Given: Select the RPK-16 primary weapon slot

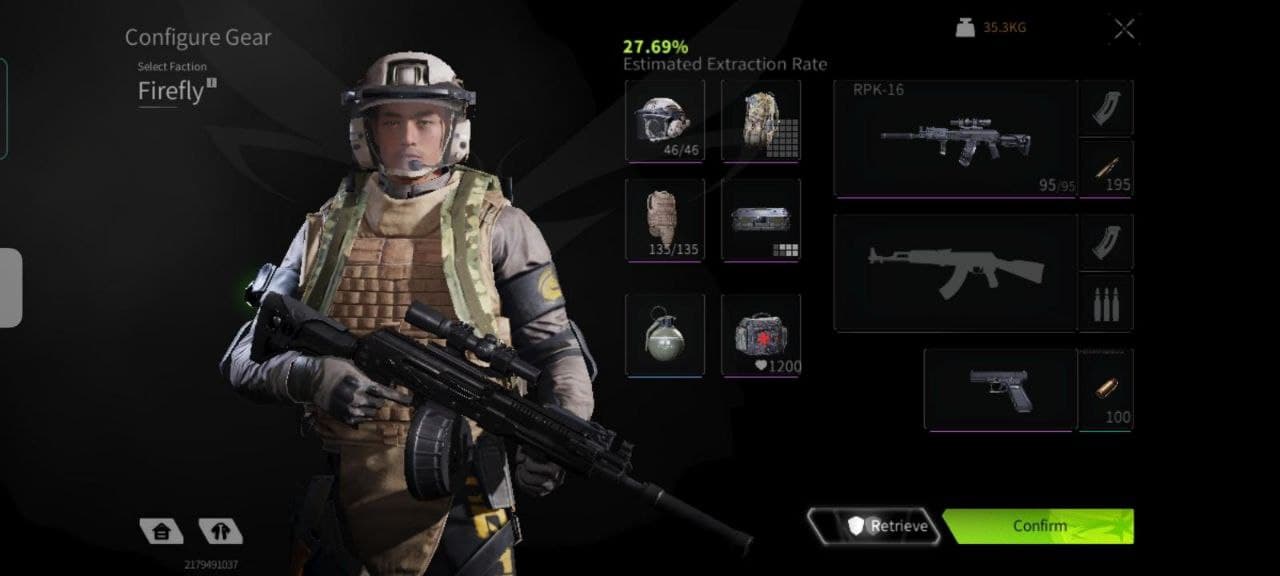Looking at the screenshot, I should pos(954,139).
